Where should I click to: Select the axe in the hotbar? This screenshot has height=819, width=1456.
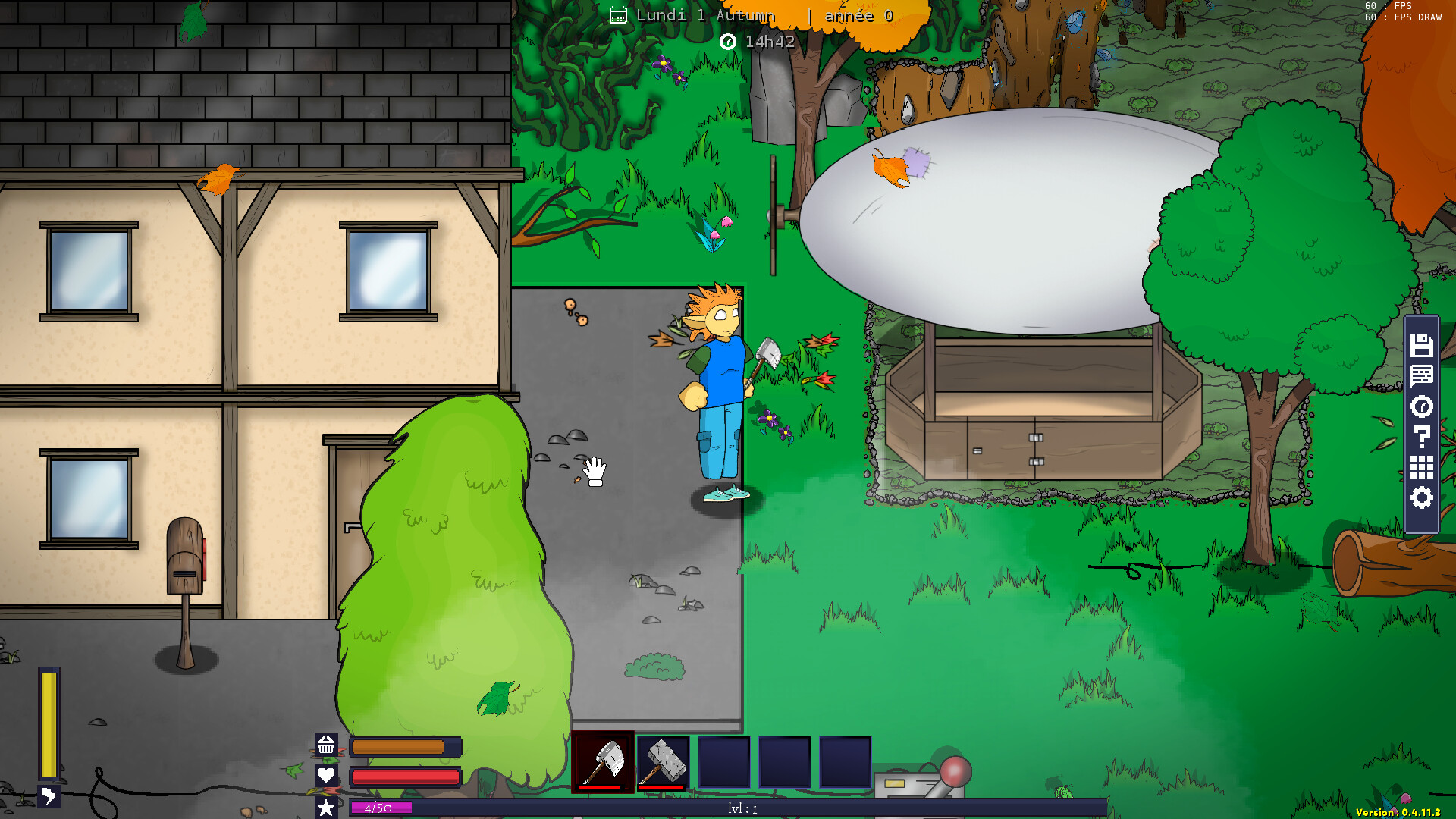coord(604,761)
